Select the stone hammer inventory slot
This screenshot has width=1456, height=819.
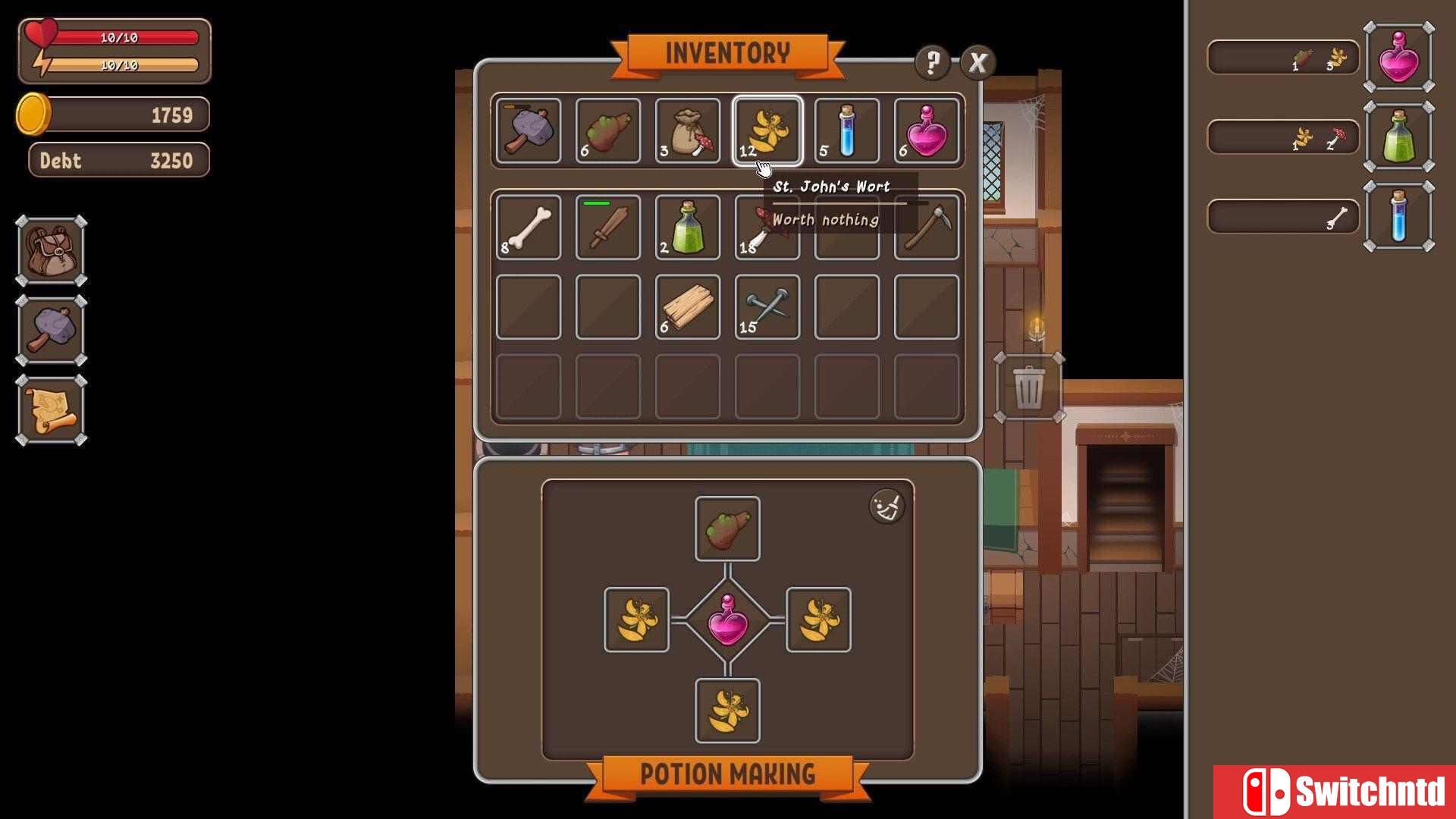click(529, 130)
